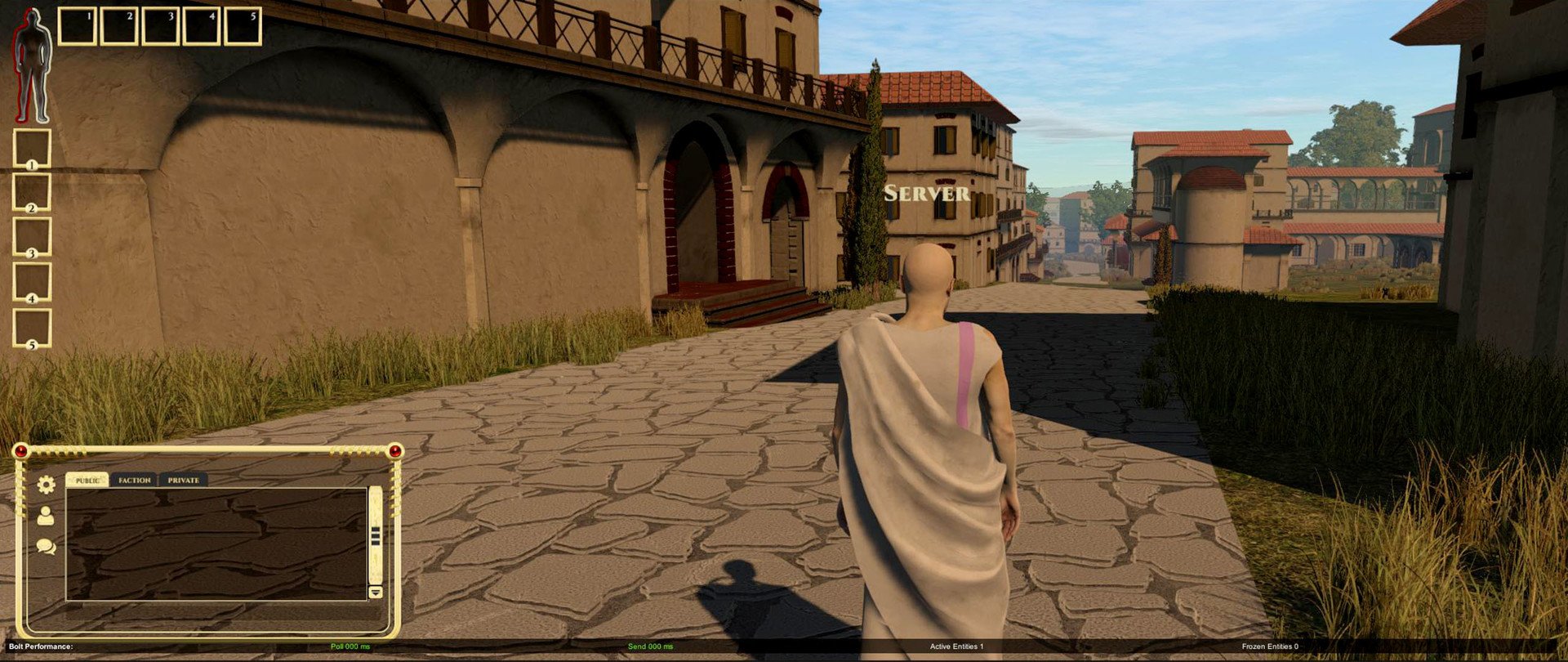Click the left red gem on chat frame

(20, 450)
